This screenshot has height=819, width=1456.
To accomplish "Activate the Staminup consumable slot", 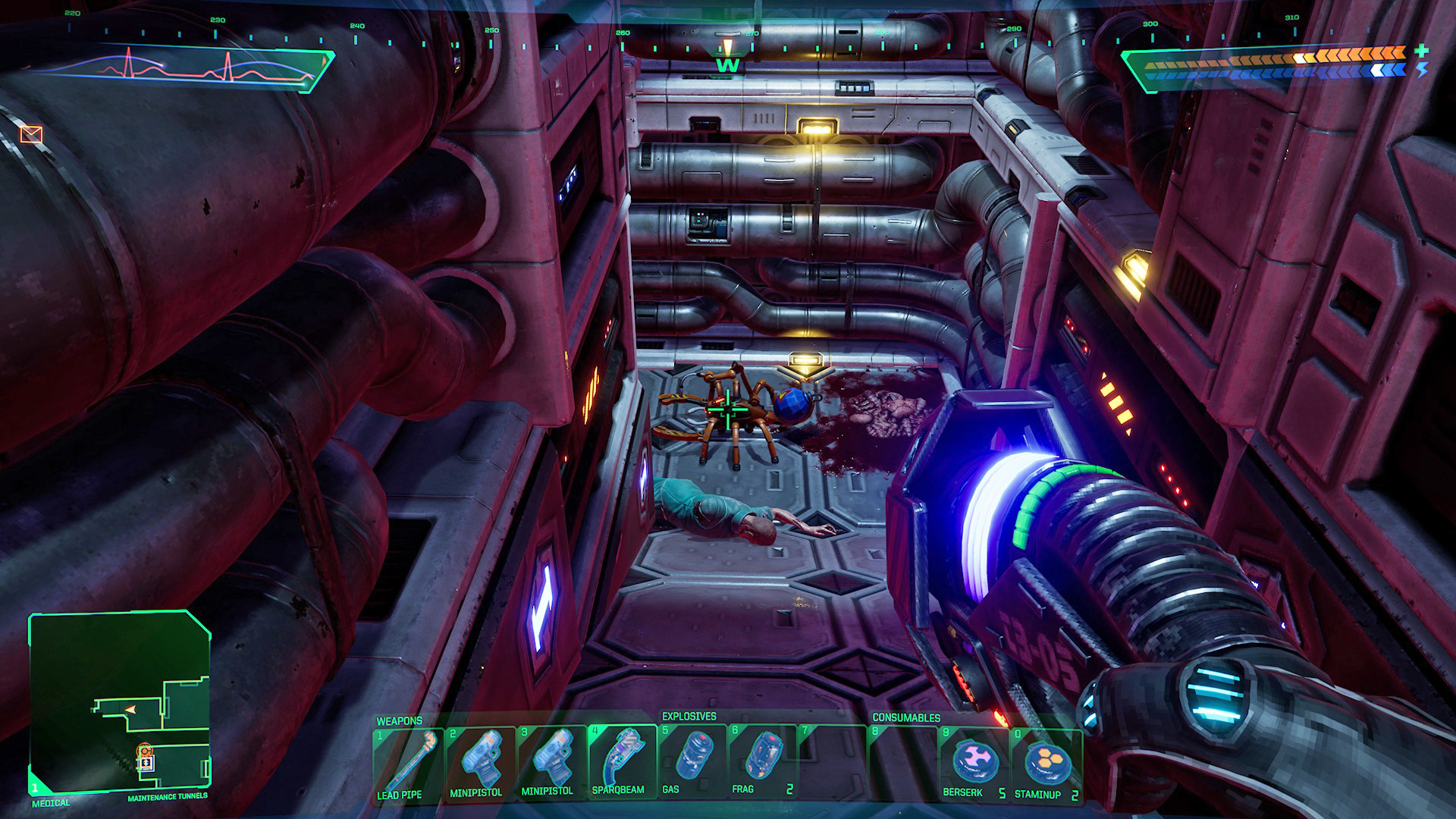I will click(x=1045, y=763).
